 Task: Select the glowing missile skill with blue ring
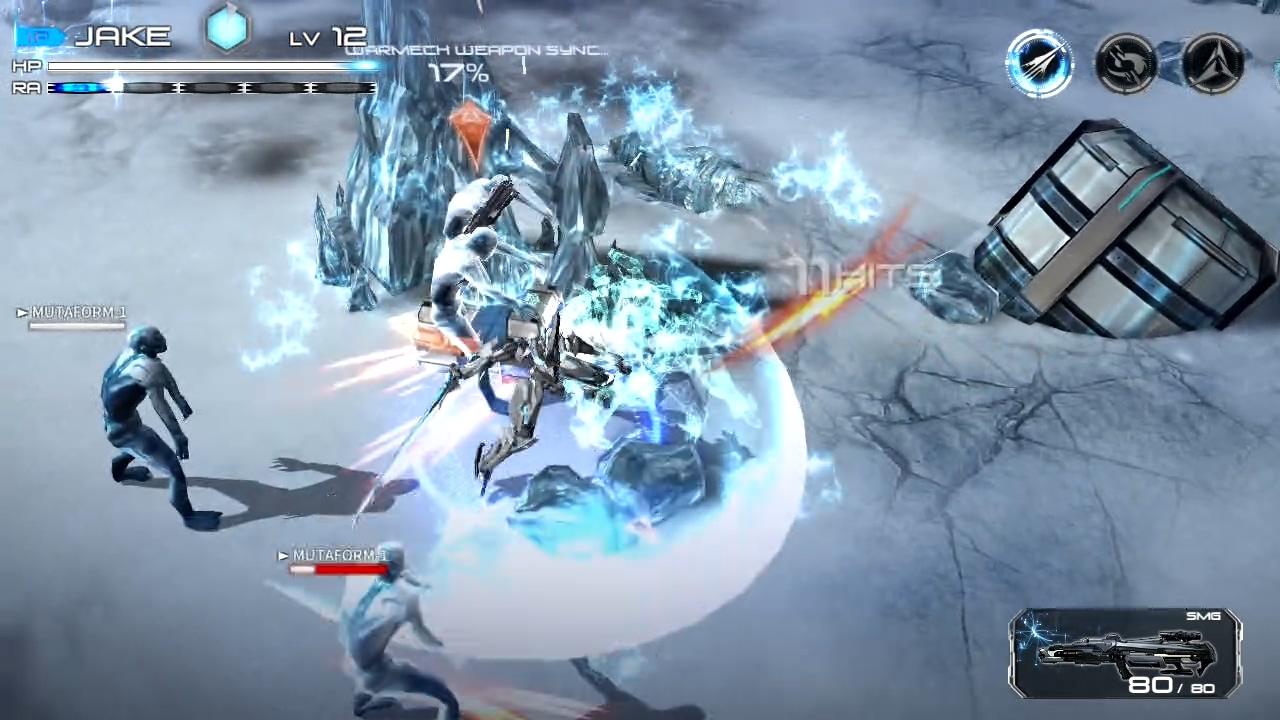pyautogui.click(x=1040, y=62)
